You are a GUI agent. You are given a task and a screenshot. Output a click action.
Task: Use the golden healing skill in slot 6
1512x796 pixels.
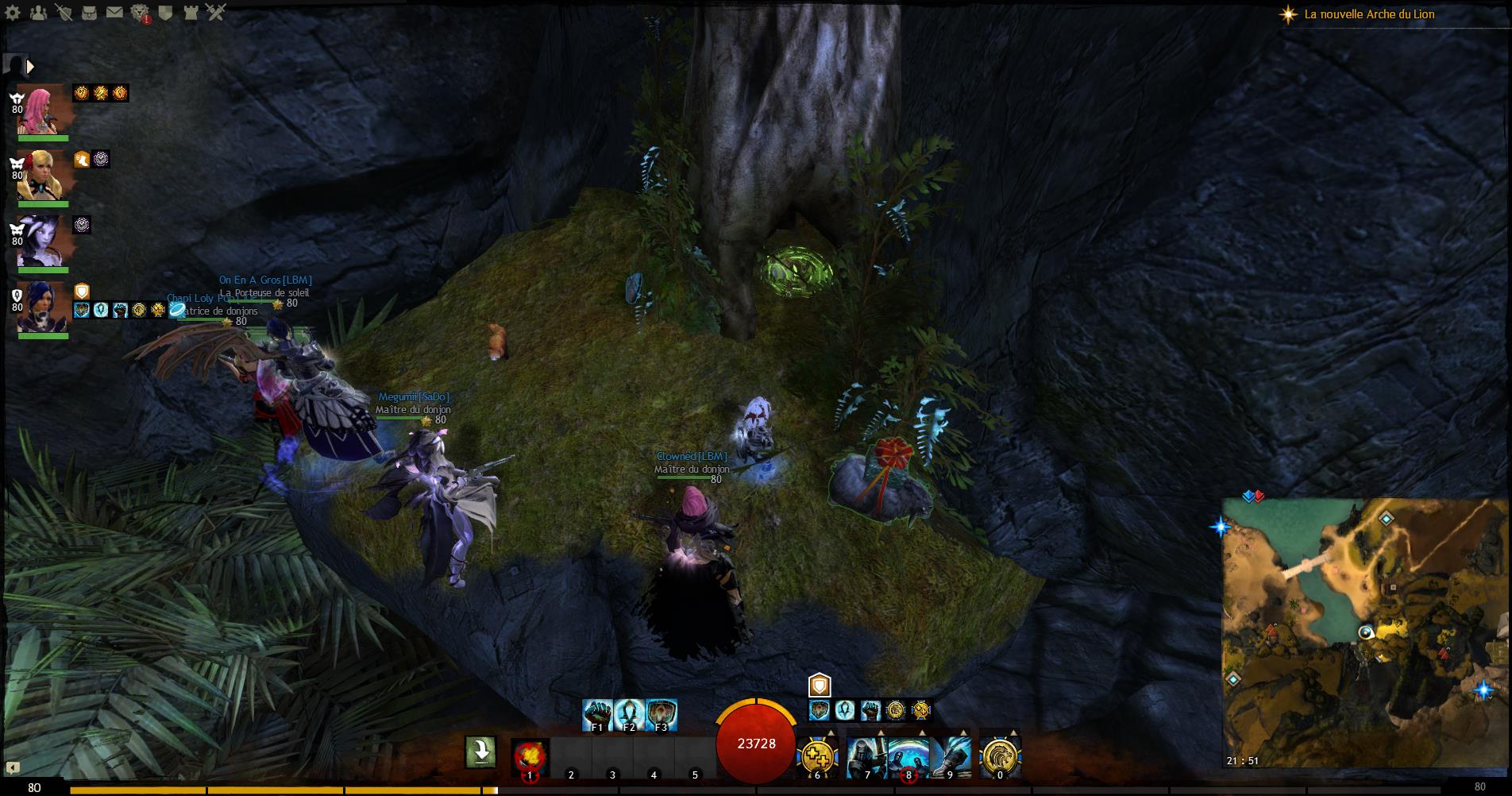(817, 755)
